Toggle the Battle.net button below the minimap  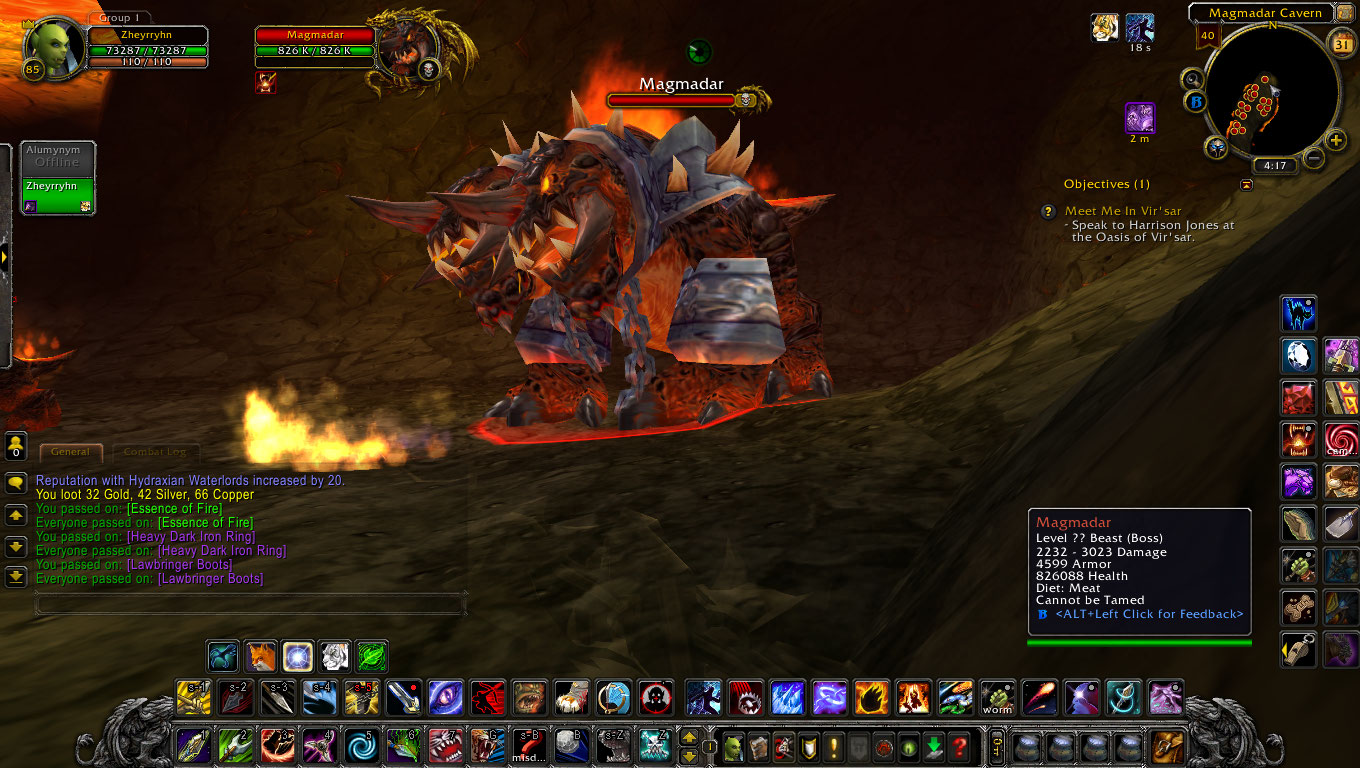[x=1196, y=101]
